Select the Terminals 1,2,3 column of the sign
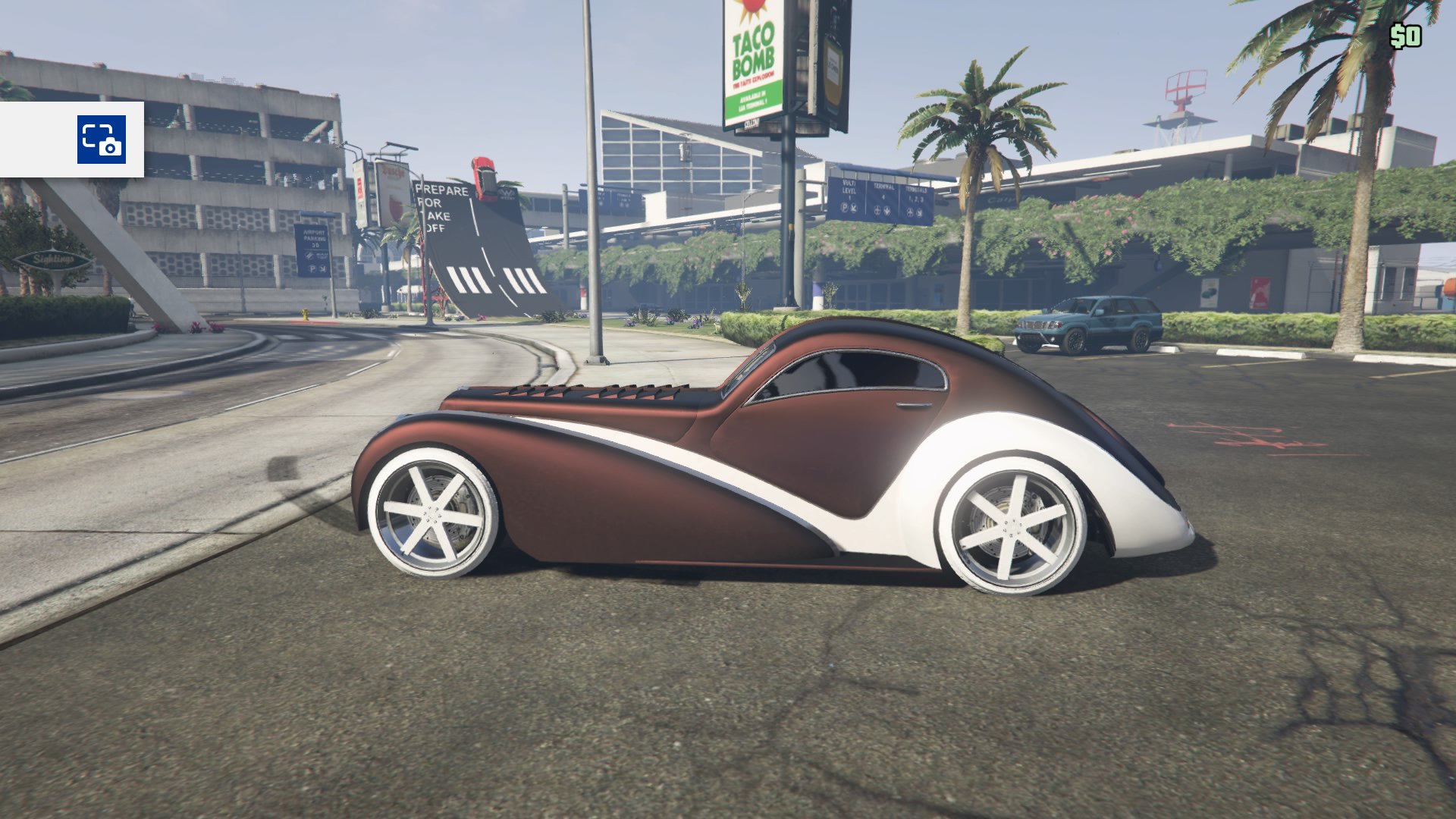Screen dimensions: 1456x819 coord(915,194)
